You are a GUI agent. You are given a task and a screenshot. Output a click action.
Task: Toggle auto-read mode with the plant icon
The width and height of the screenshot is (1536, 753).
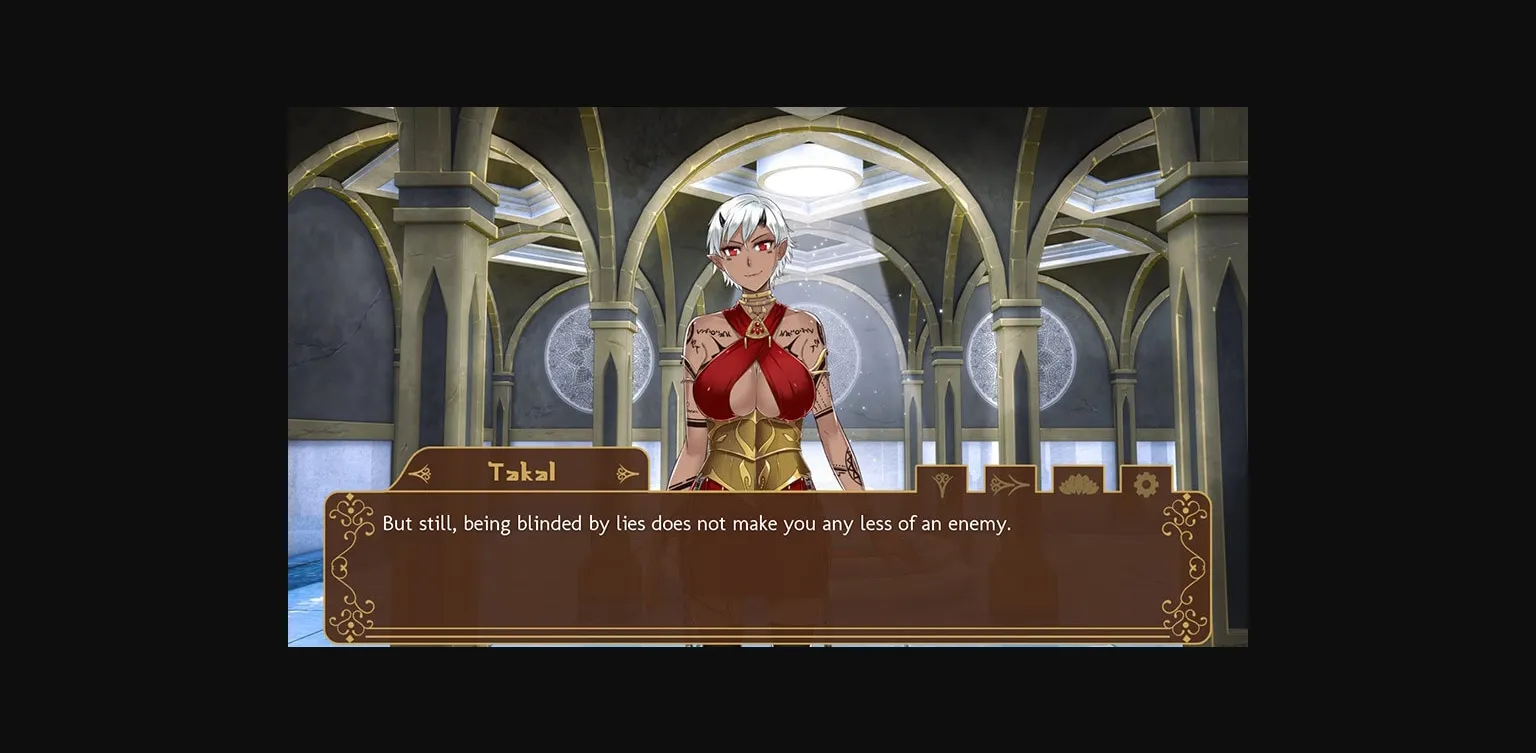941,483
